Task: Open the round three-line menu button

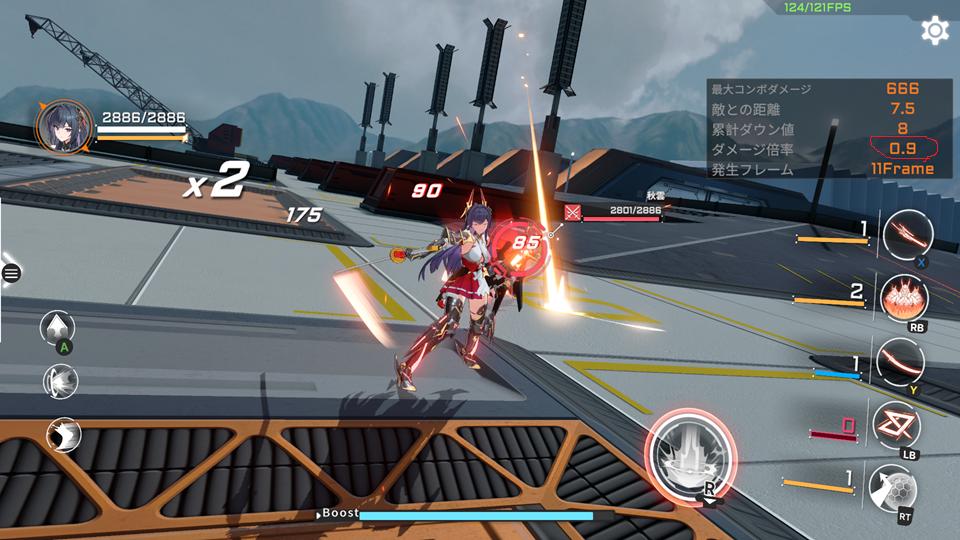Action: pyautogui.click(x=12, y=272)
